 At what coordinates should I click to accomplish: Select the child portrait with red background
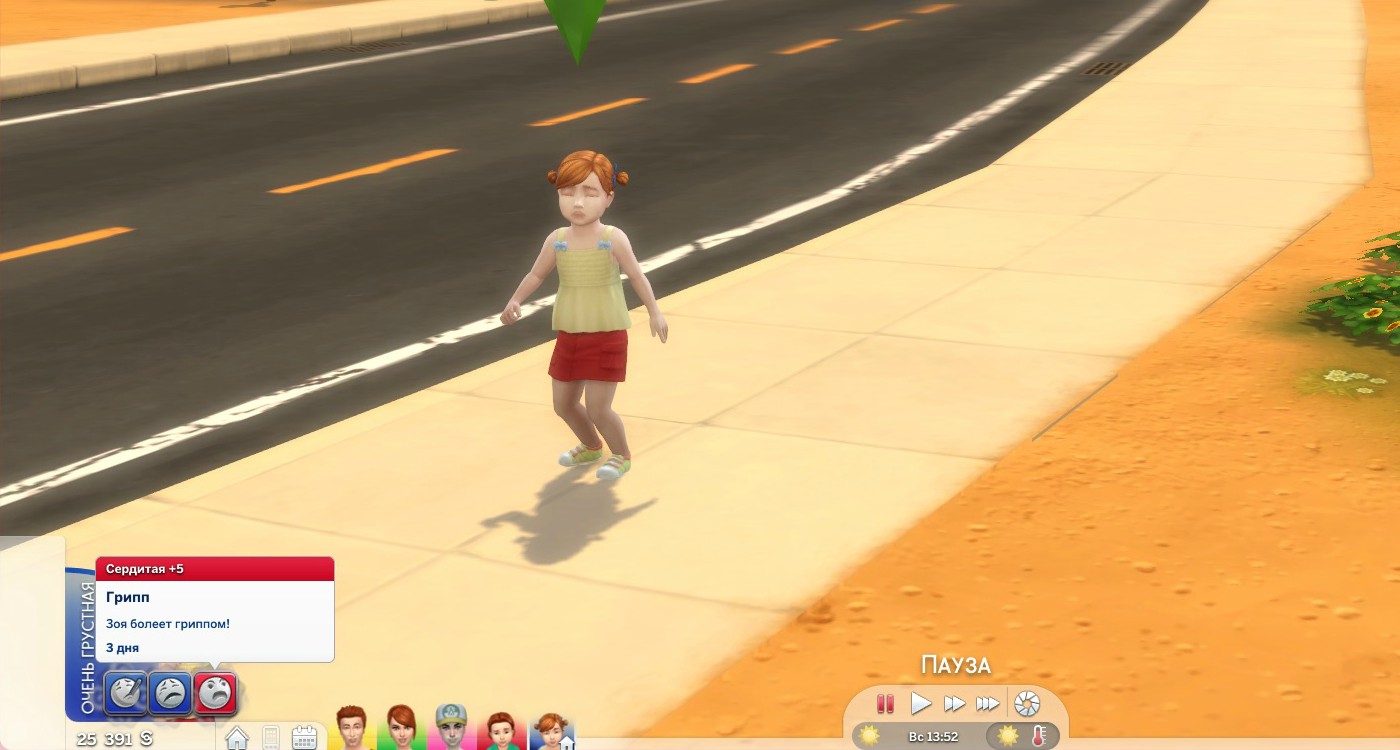coord(501,730)
